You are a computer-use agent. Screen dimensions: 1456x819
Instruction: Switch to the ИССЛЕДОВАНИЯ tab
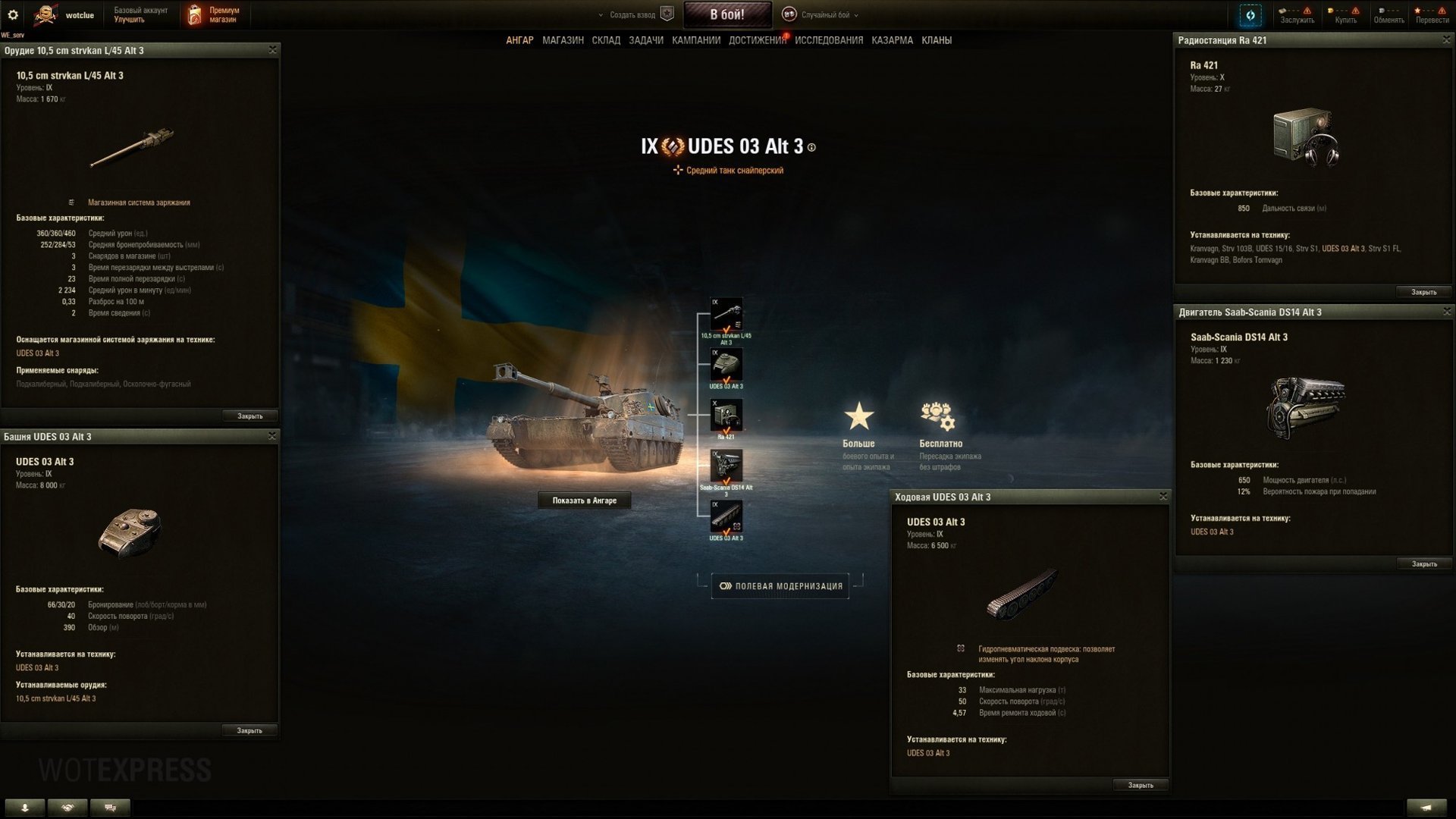pos(828,39)
